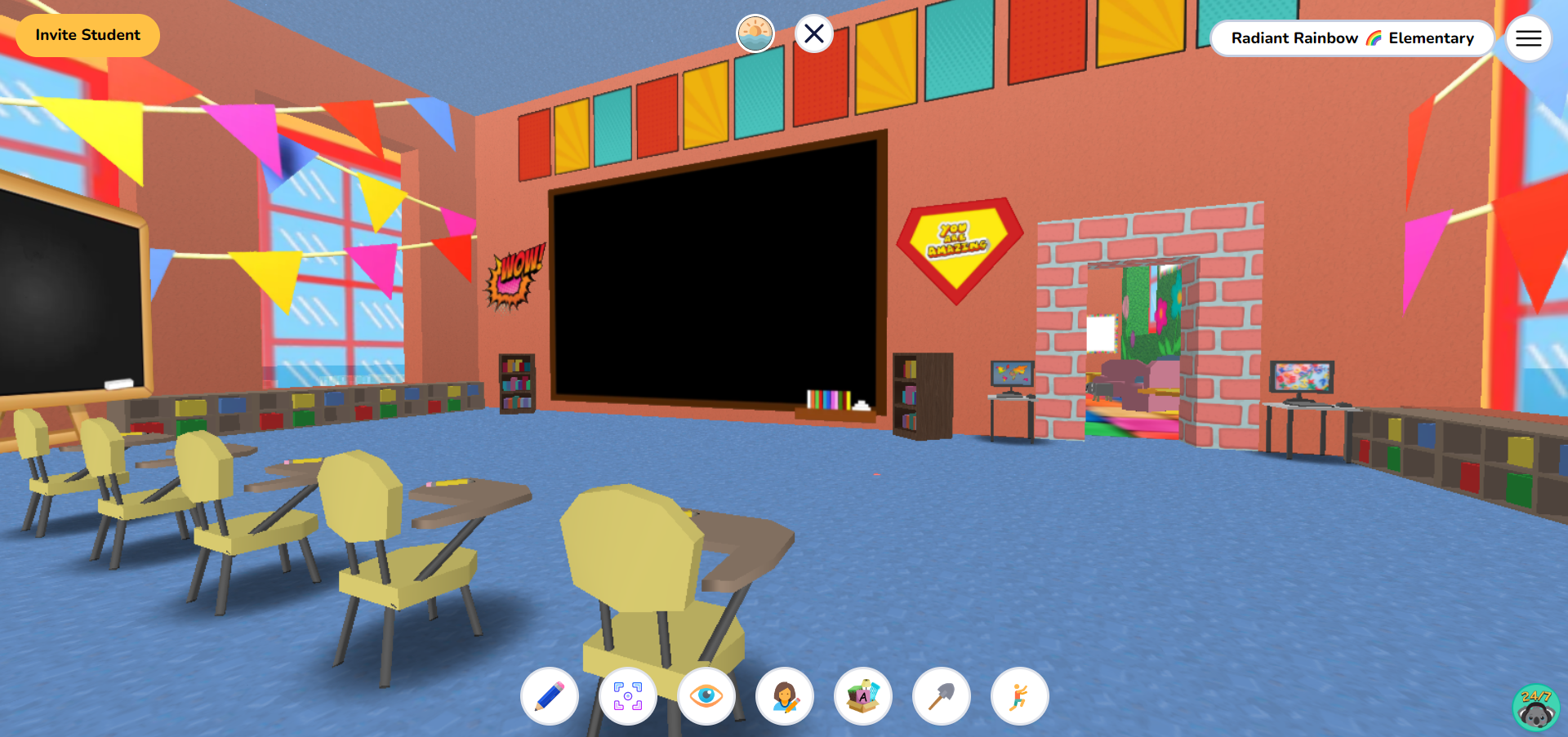Click the recenter focus tool icon
1568x737 pixels.
[x=627, y=695]
